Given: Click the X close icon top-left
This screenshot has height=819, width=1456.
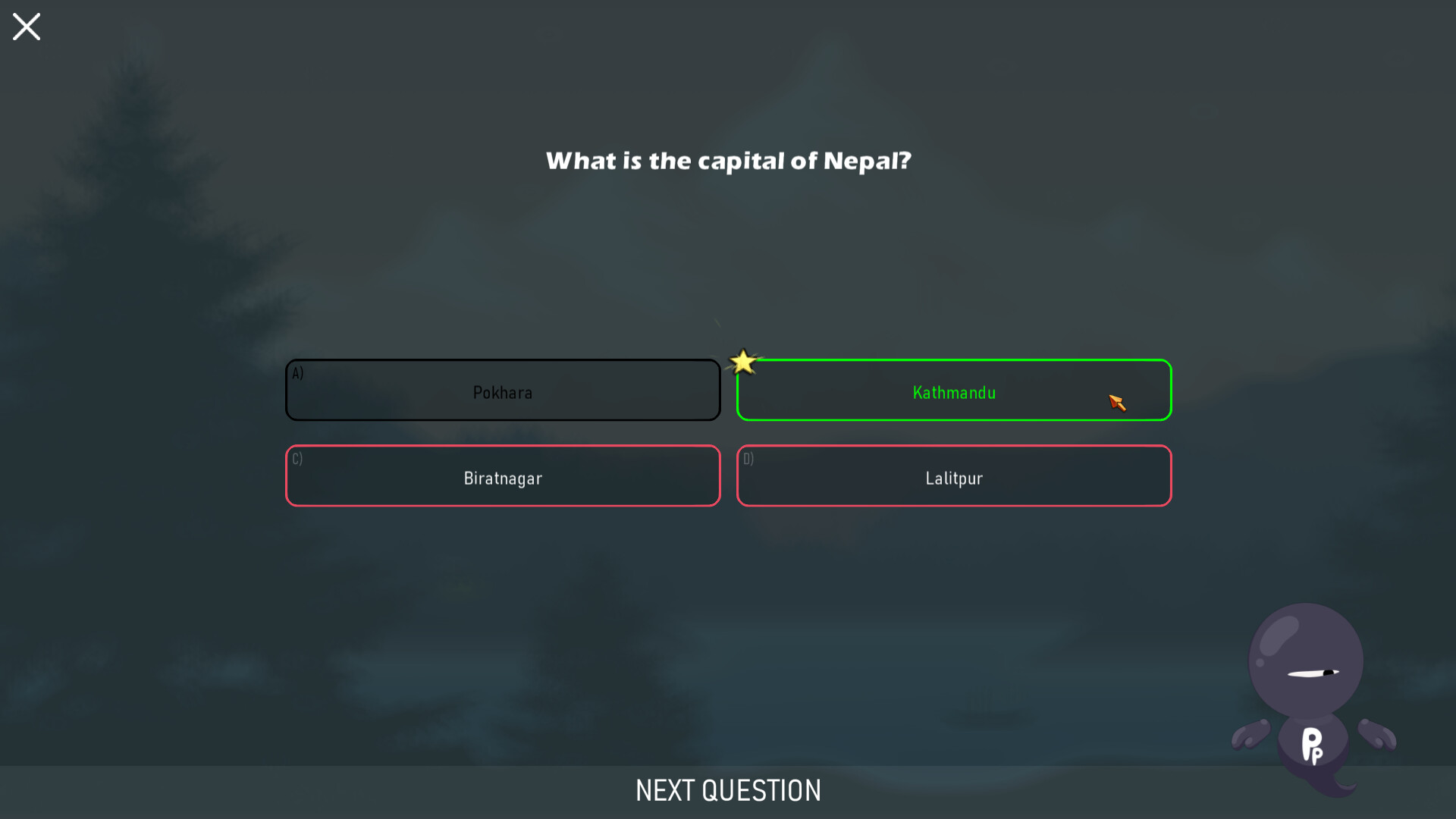Looking at the screenshot, I should [x=26, y=27].
